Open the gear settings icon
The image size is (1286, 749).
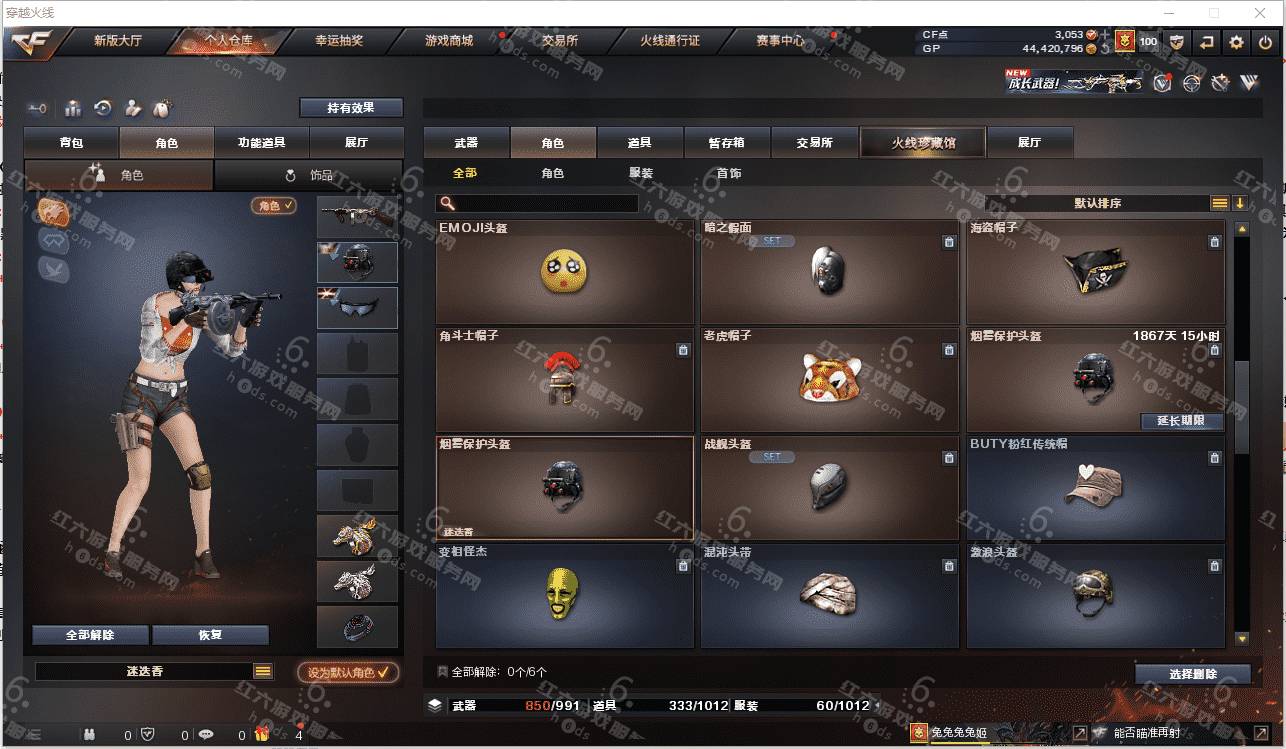pos(1237,42)
